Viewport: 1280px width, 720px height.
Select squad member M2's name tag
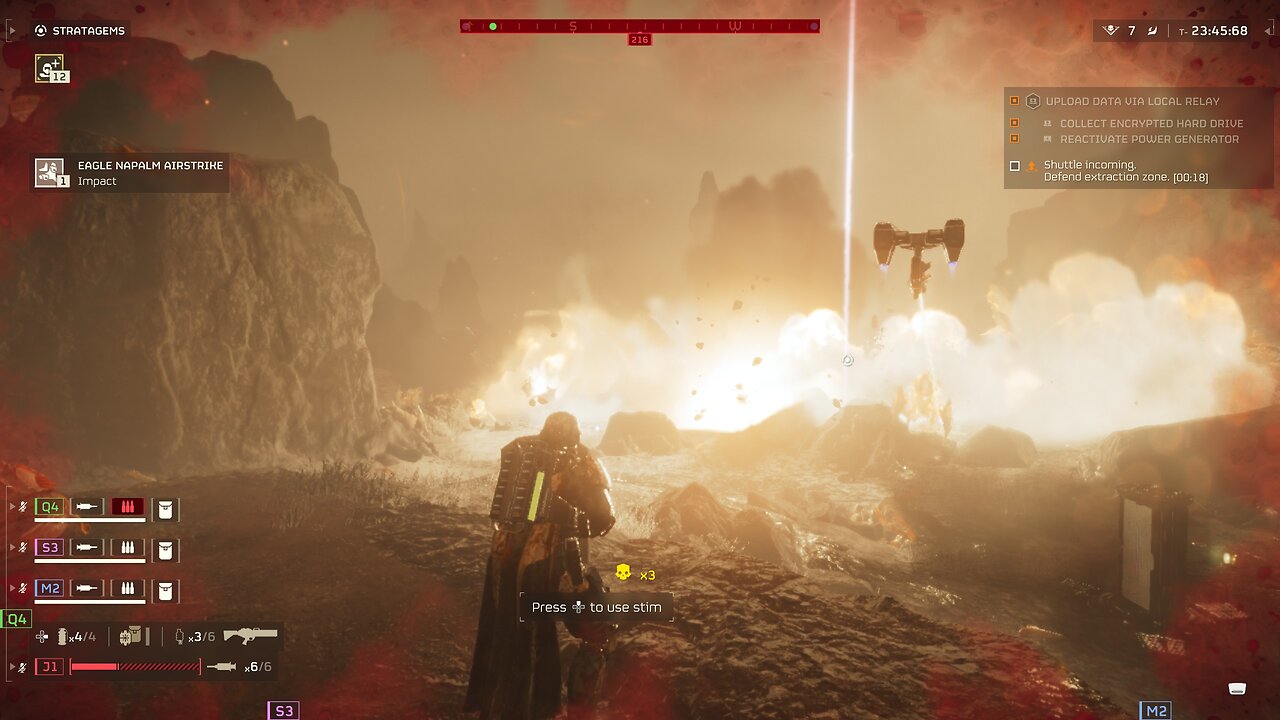point(50,589)
